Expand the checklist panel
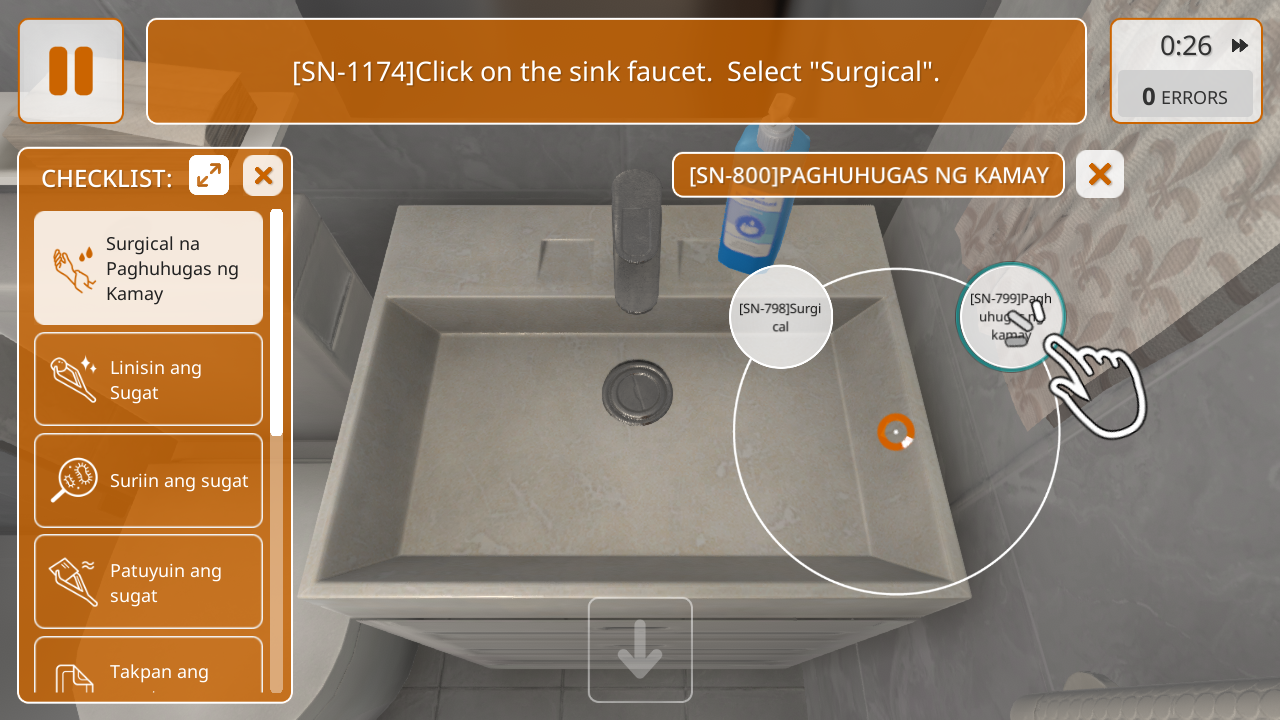This screenshot has width=1280, height=720. [x=209, y=176]
